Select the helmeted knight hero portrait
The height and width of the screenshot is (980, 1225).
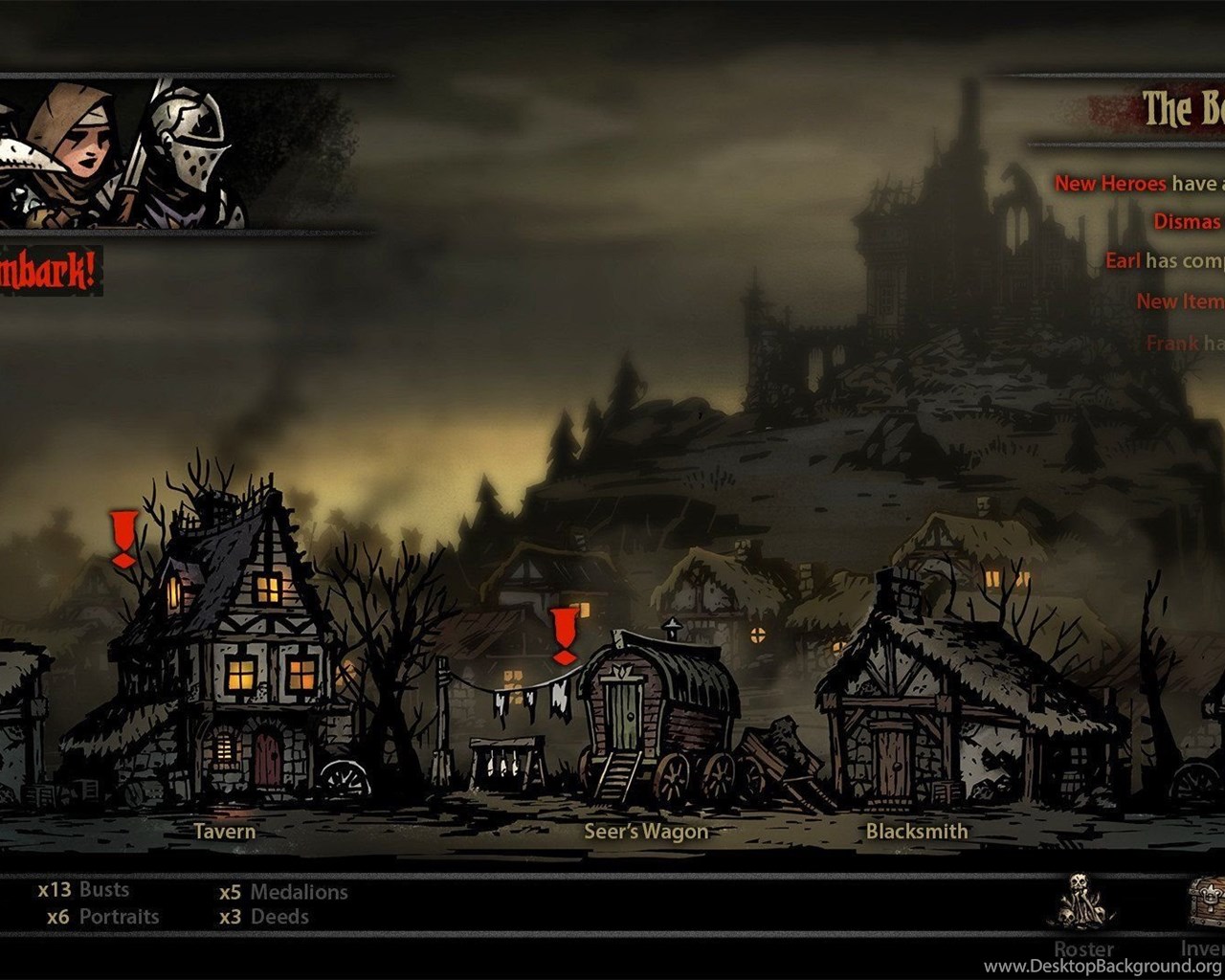(185, 153)
